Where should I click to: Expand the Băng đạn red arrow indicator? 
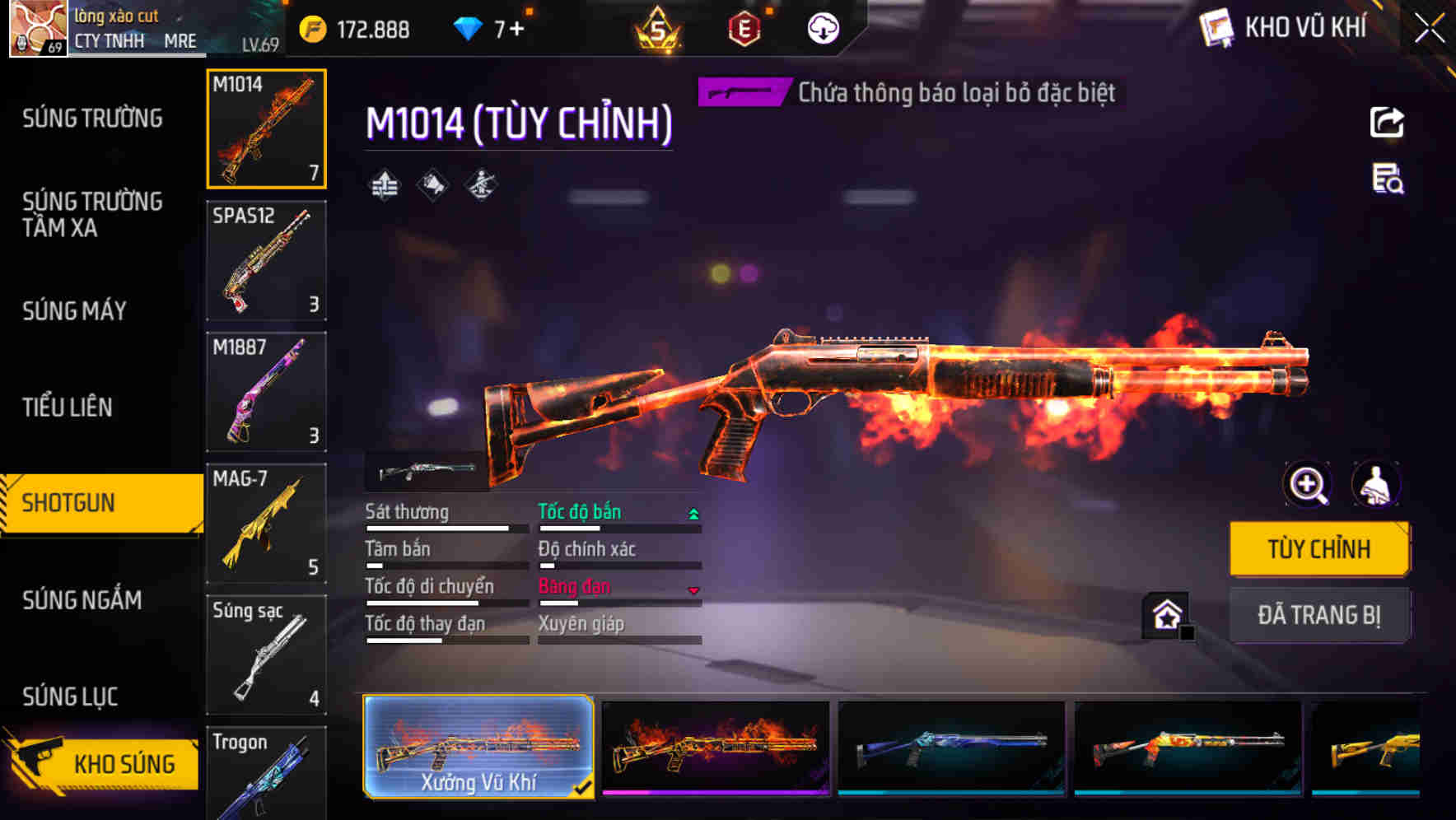pyautogui.click(x=694, y=589)
